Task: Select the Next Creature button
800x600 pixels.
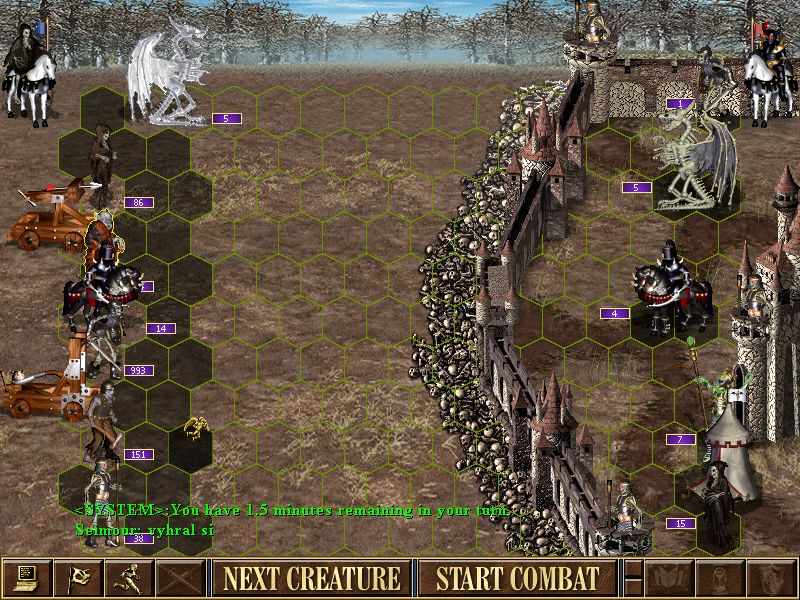Action: (x=311, y=578)
